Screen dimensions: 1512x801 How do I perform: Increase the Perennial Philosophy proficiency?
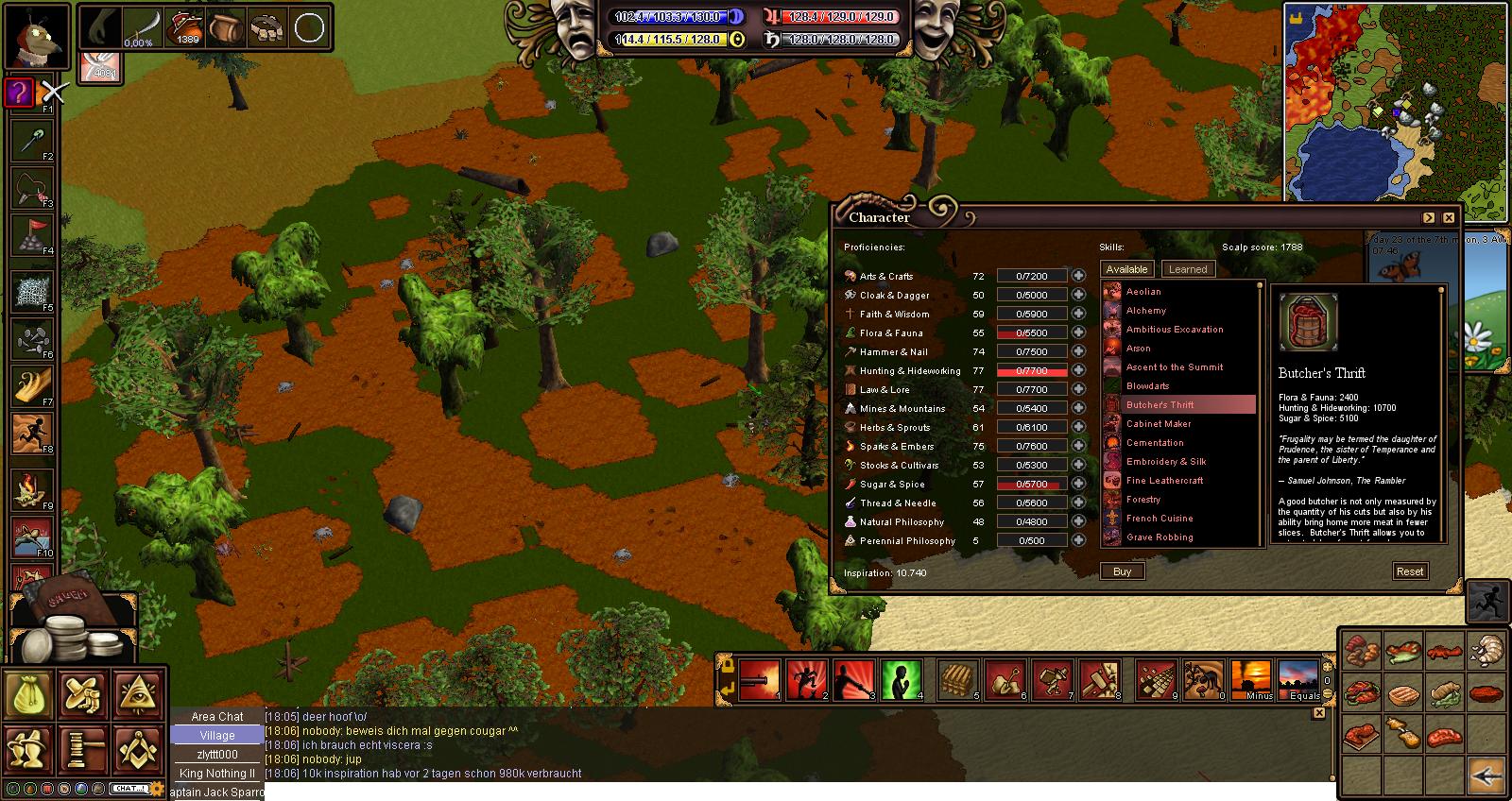(1078, 540)
